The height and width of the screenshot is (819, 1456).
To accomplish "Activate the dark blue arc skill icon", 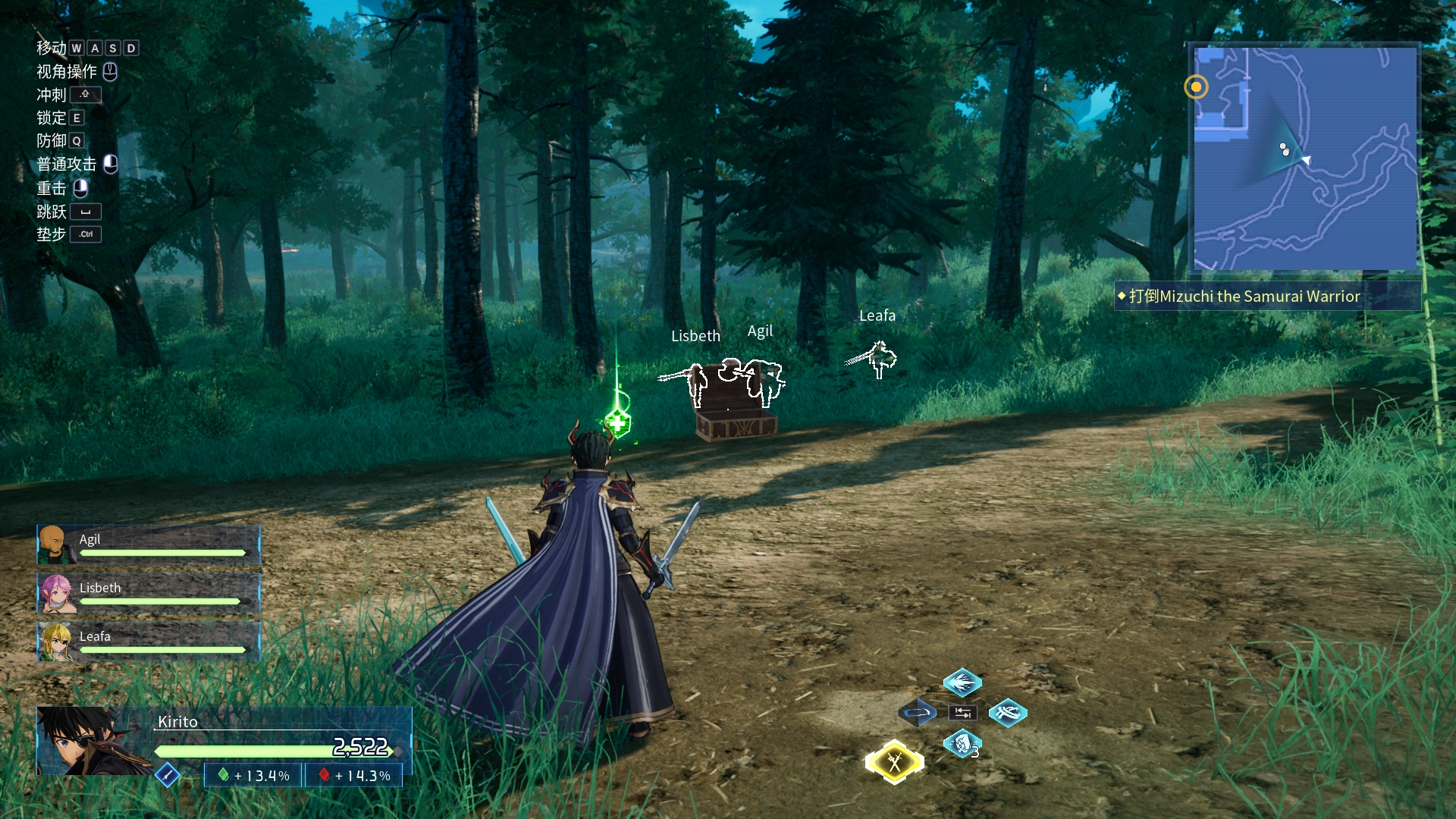I will pyautogui.click(x=917, y=713).
